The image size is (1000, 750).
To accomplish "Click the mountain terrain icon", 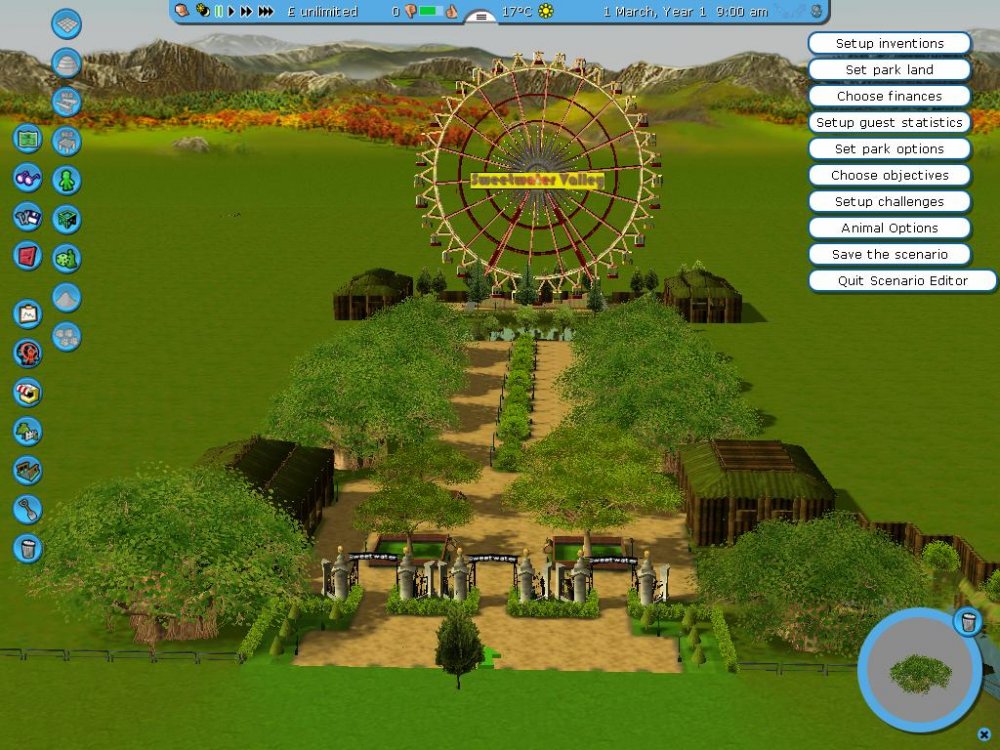I will [67, 297].
